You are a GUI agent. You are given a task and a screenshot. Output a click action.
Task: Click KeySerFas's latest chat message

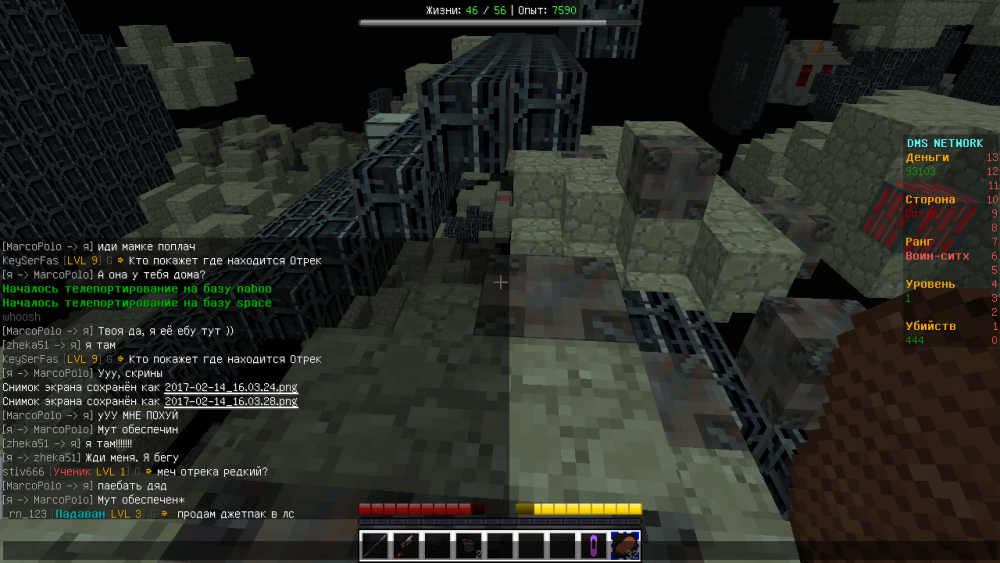pos(225,359)
